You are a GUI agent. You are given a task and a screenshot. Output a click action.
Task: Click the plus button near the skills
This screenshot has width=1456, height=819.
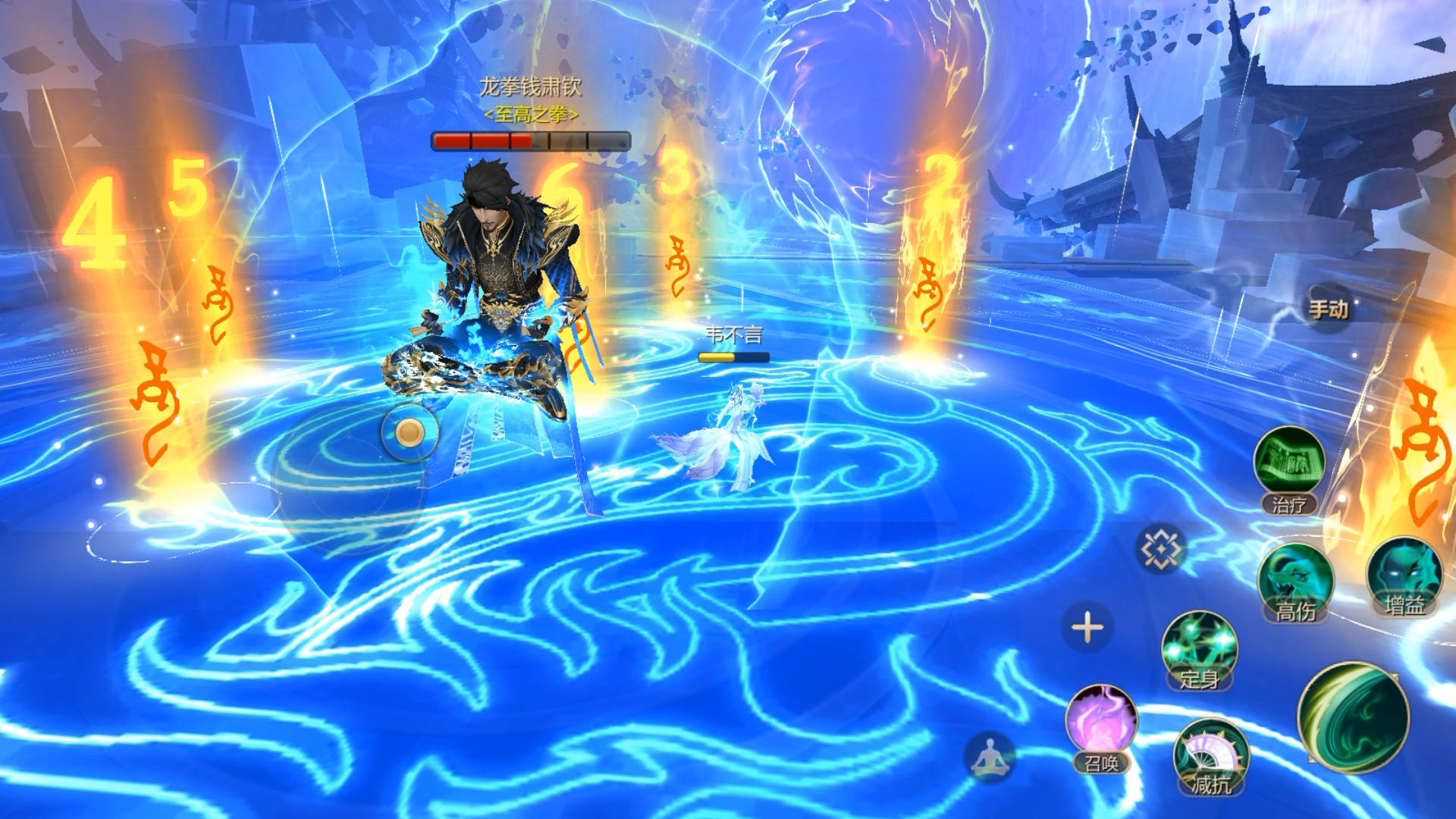[x=1087, y=628]
